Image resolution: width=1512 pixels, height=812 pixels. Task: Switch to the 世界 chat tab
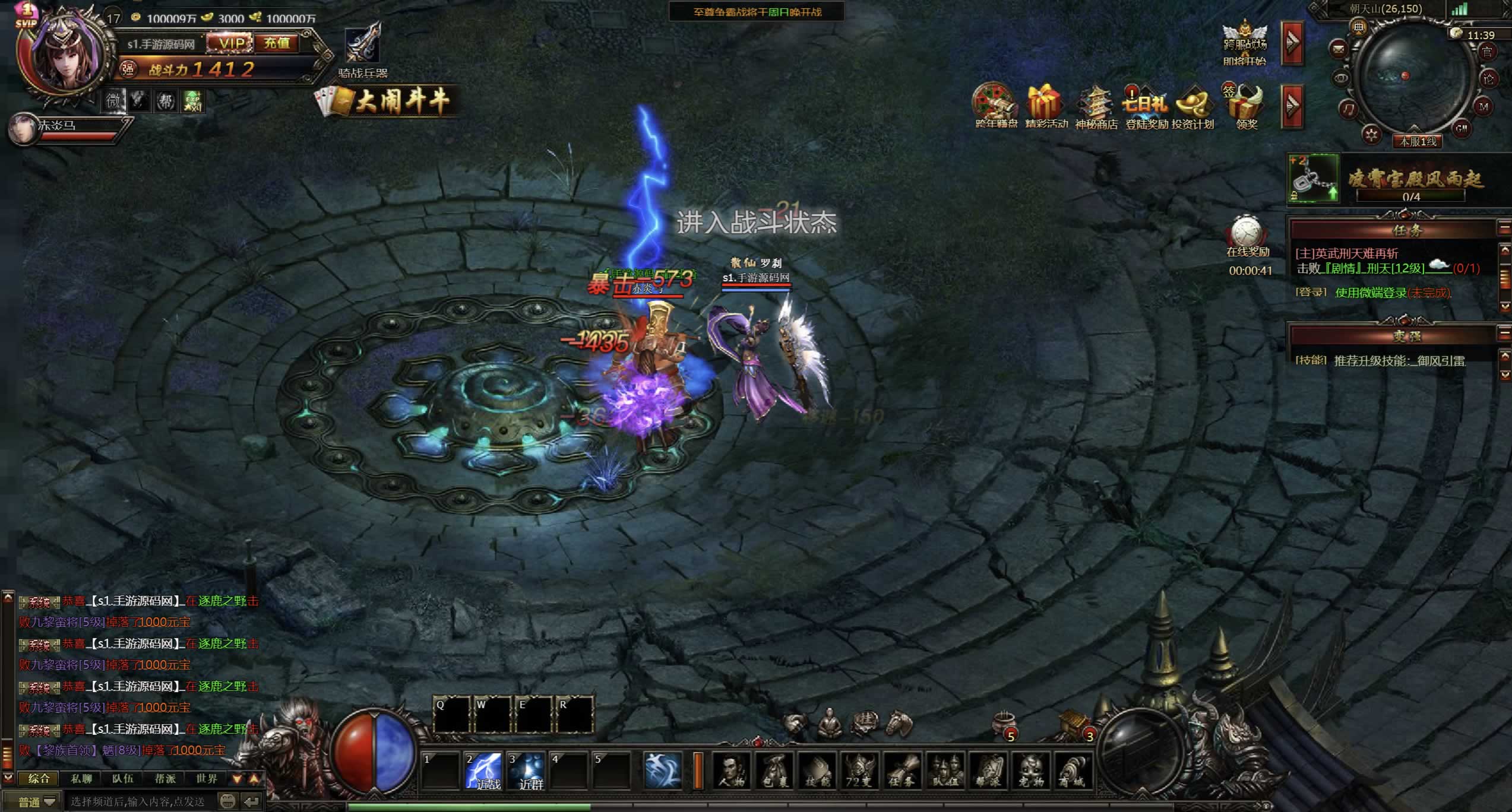click(207, 779)
